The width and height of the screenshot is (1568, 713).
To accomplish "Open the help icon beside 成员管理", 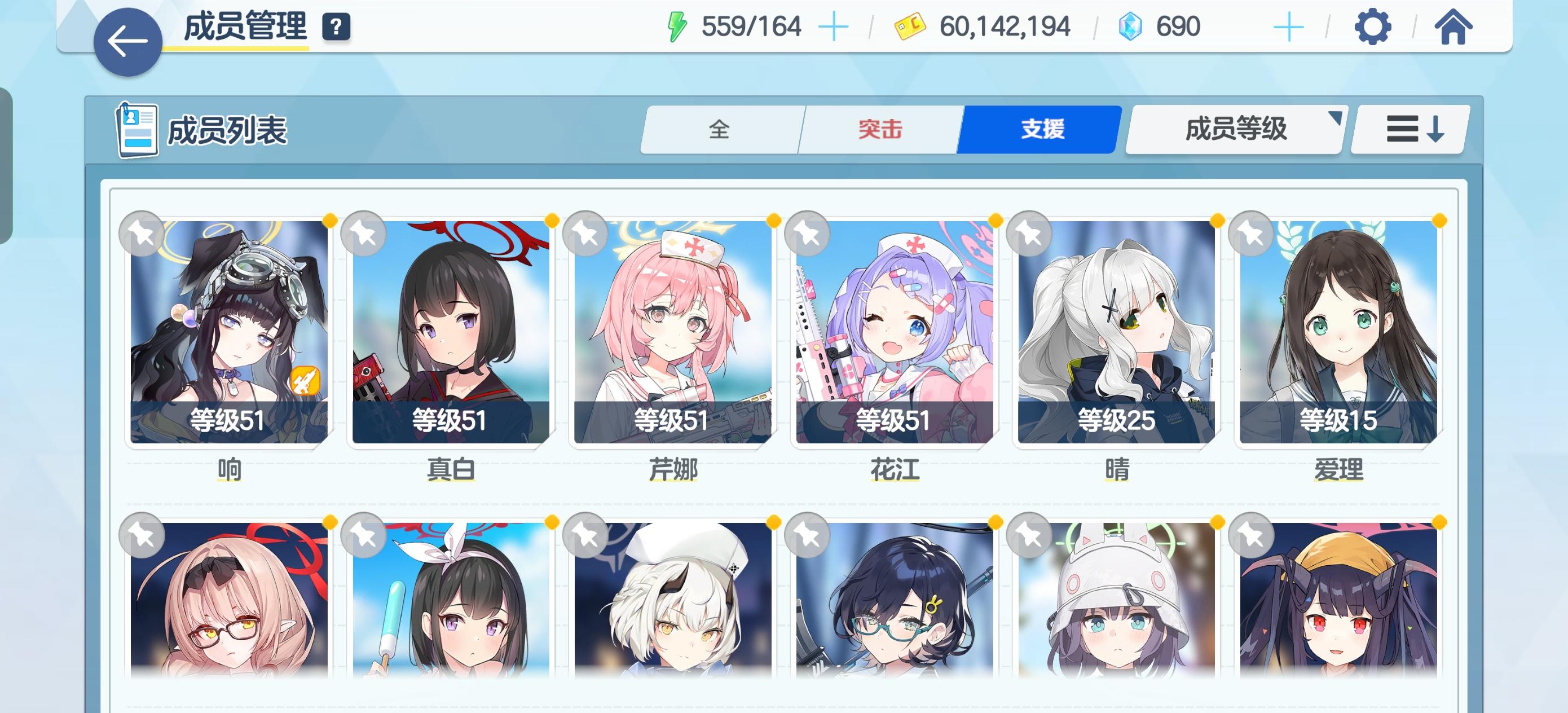I will coord(336,27).
